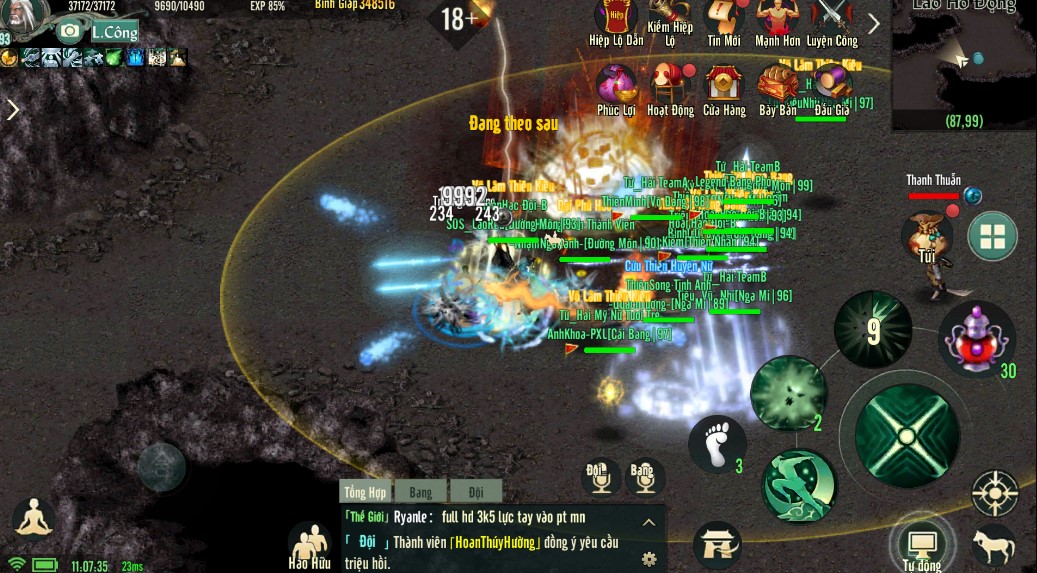The image size is (1037, 573).
Task: Open the Lão Hổ Động minimap
Action: click(963, 65)
